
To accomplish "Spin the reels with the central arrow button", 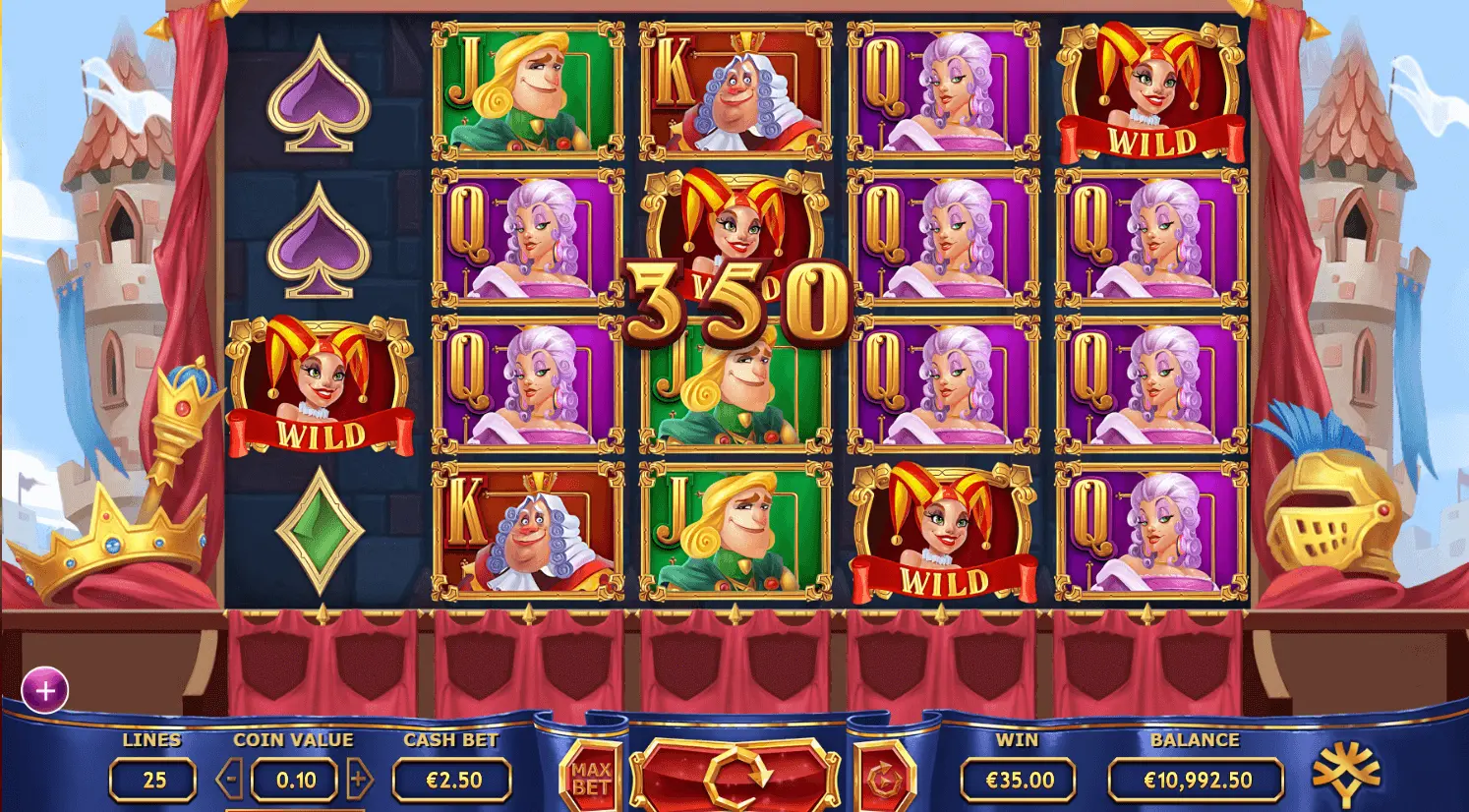I will point(735,774).
